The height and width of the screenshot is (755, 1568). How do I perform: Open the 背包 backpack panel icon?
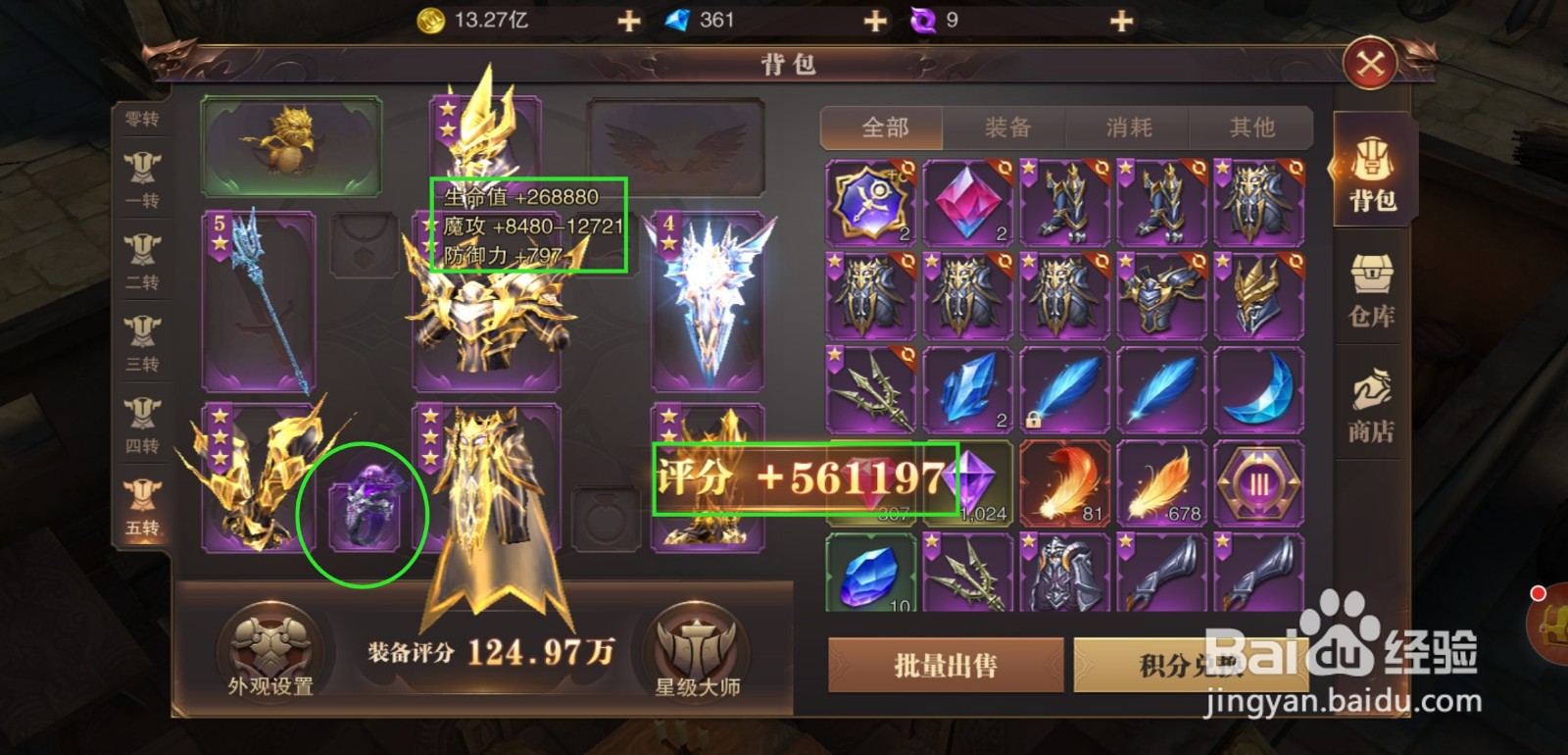(x=1373, y=172)
